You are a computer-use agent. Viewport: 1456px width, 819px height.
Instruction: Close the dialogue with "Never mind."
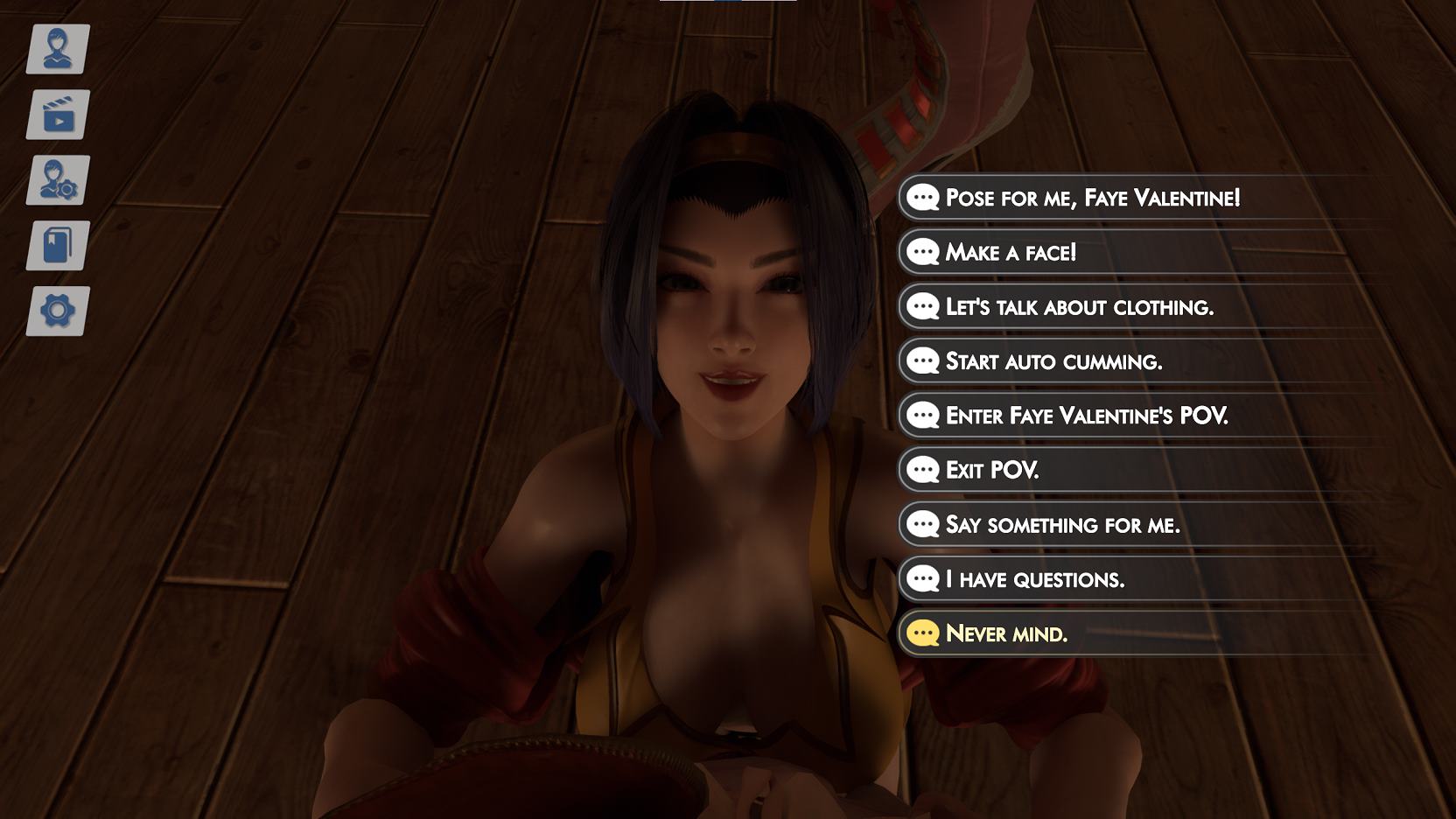point(1006,633)
